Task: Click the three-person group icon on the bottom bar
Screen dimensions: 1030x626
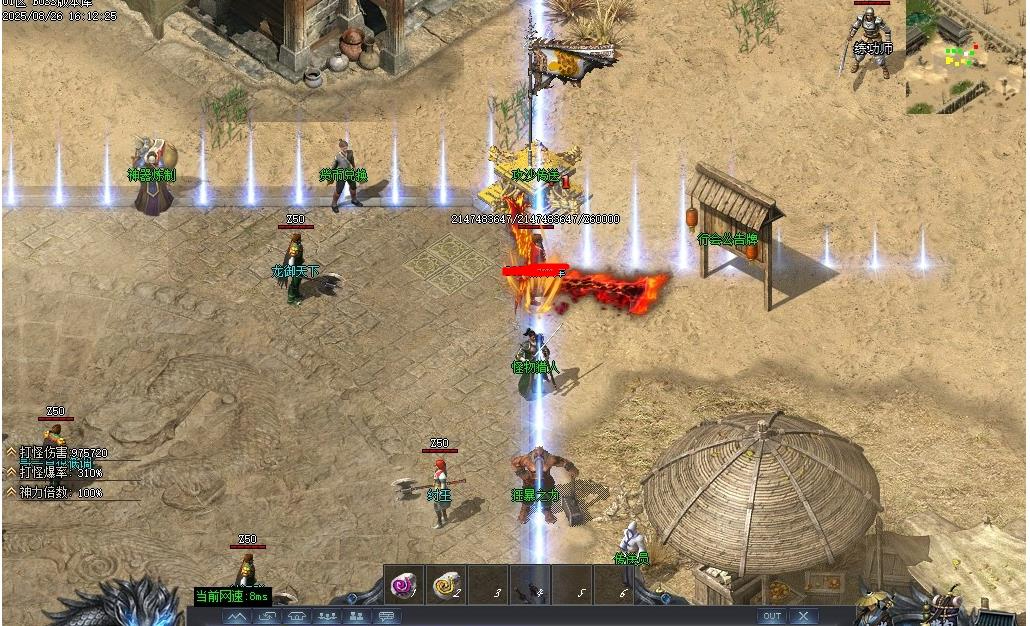Action: (326, 617)
